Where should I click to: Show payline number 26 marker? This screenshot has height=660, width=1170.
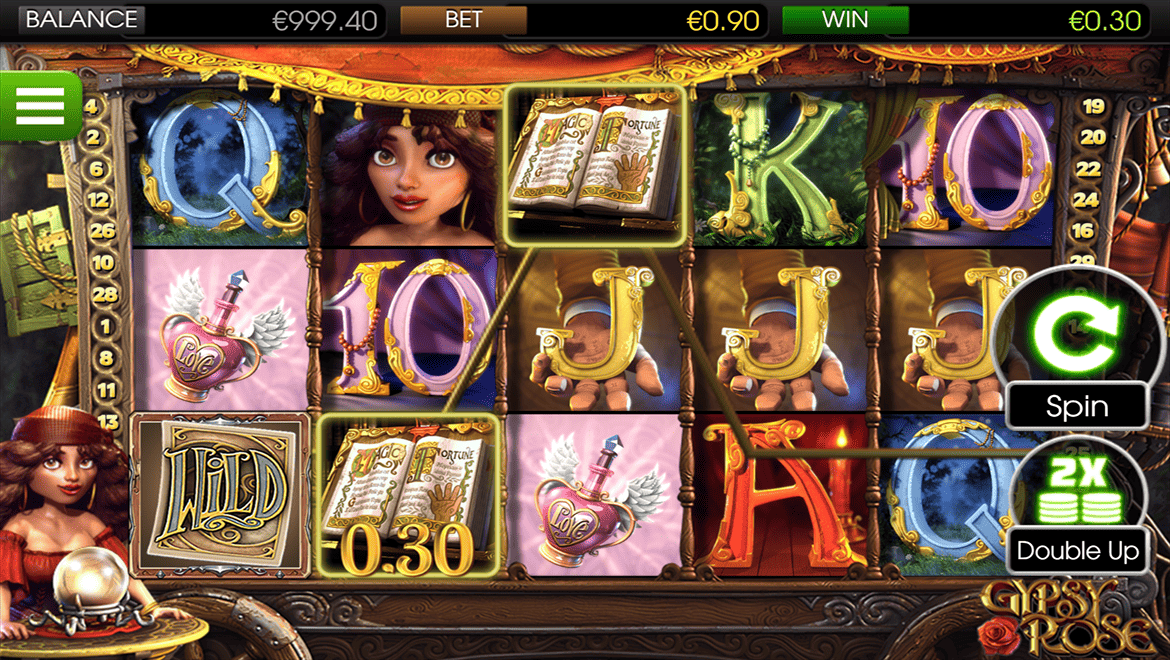point(101,231)
